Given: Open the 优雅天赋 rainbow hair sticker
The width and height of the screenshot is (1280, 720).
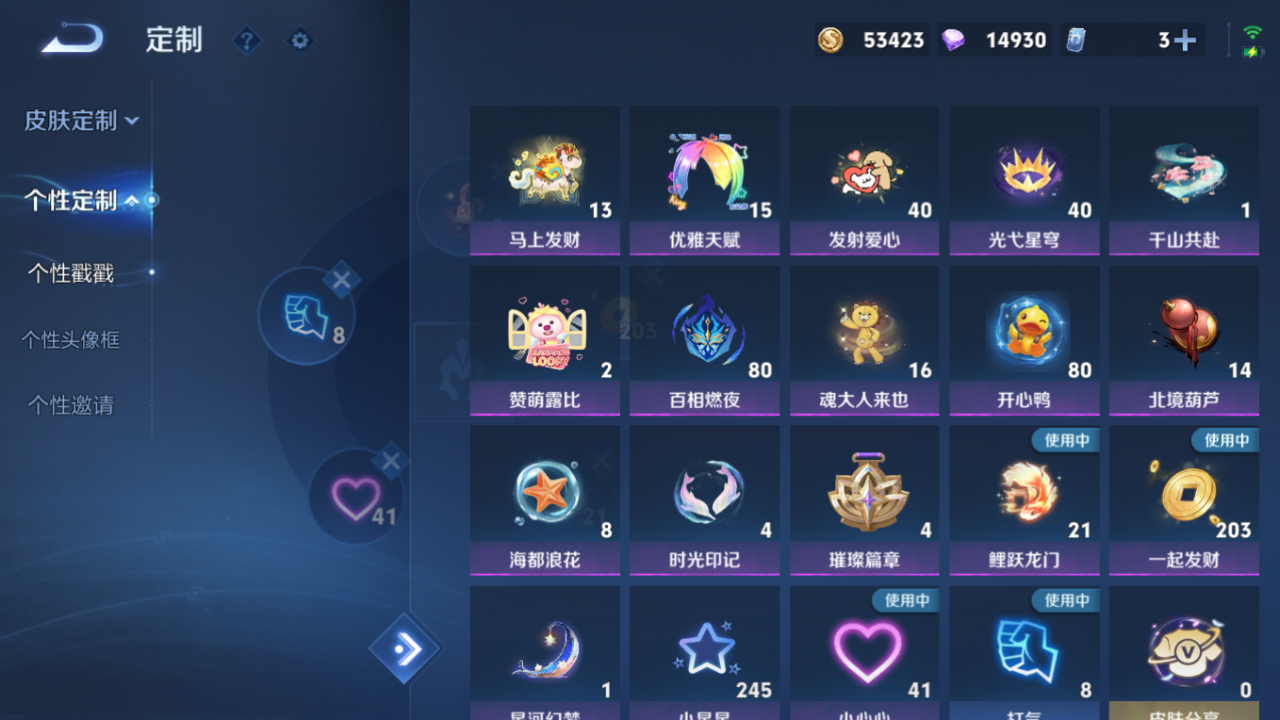Looking at the screenshot, I should 704,180.
